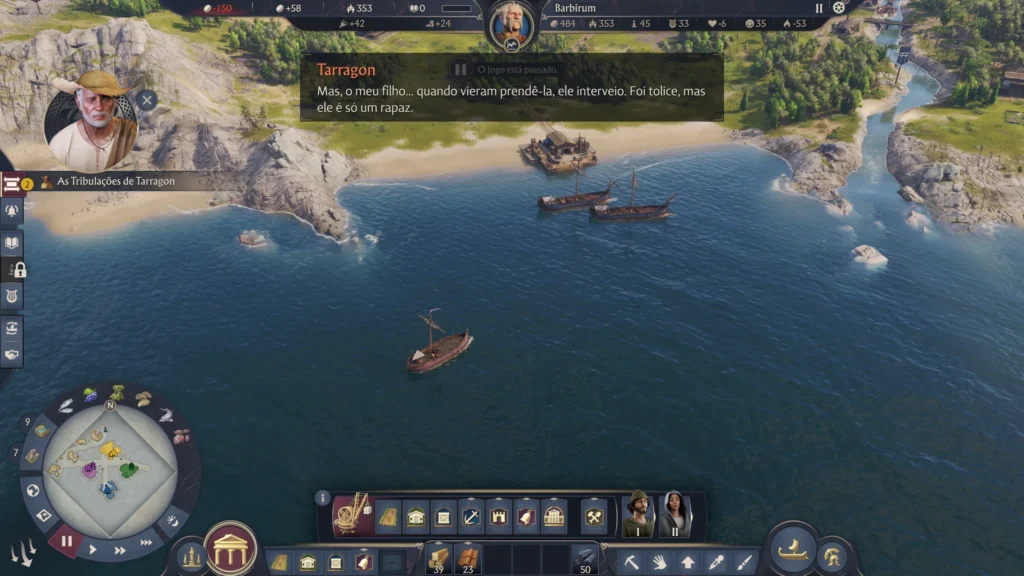This screenshot has height=576, width=1024.
Task: Select the anchor harbor building category
Action: click(471, 517)
